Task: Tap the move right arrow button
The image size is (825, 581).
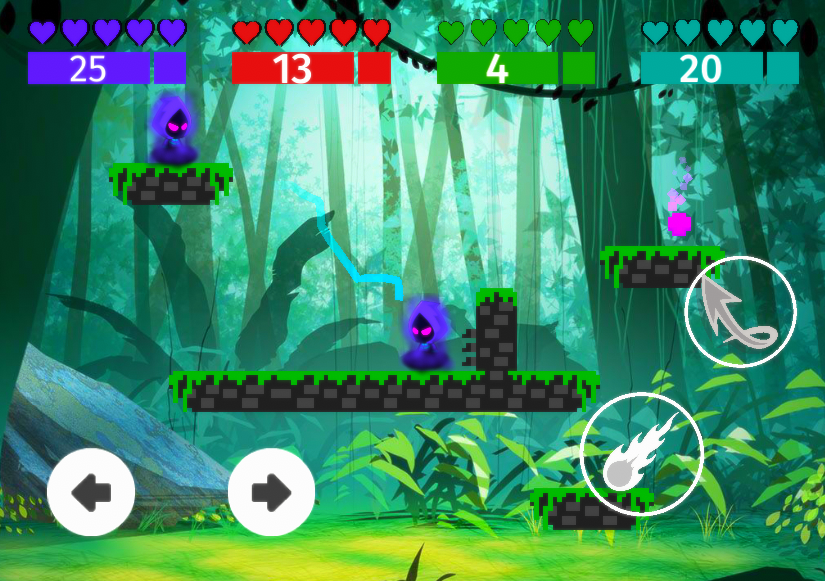Action: 271,491
